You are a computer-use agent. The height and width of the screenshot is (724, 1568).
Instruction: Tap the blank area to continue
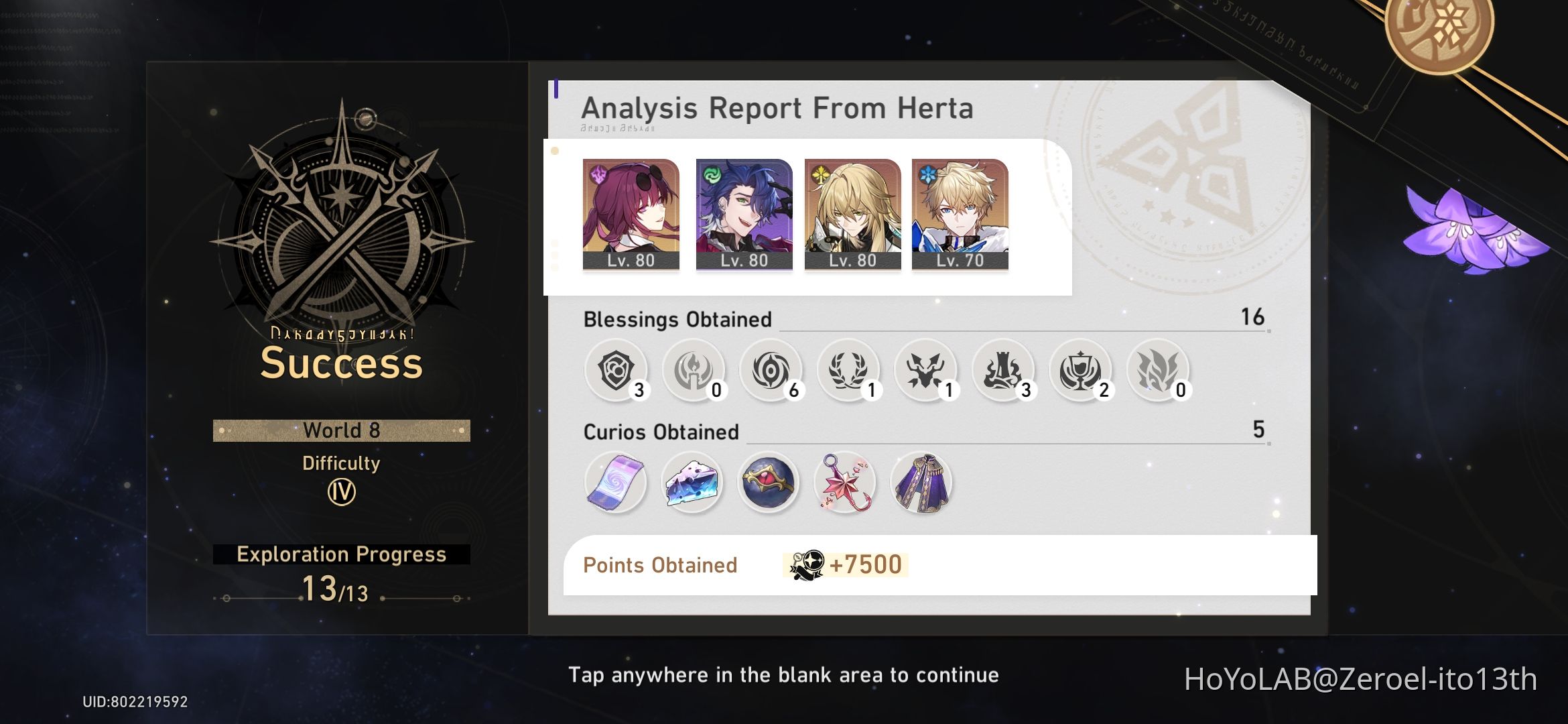click(784, 674)
